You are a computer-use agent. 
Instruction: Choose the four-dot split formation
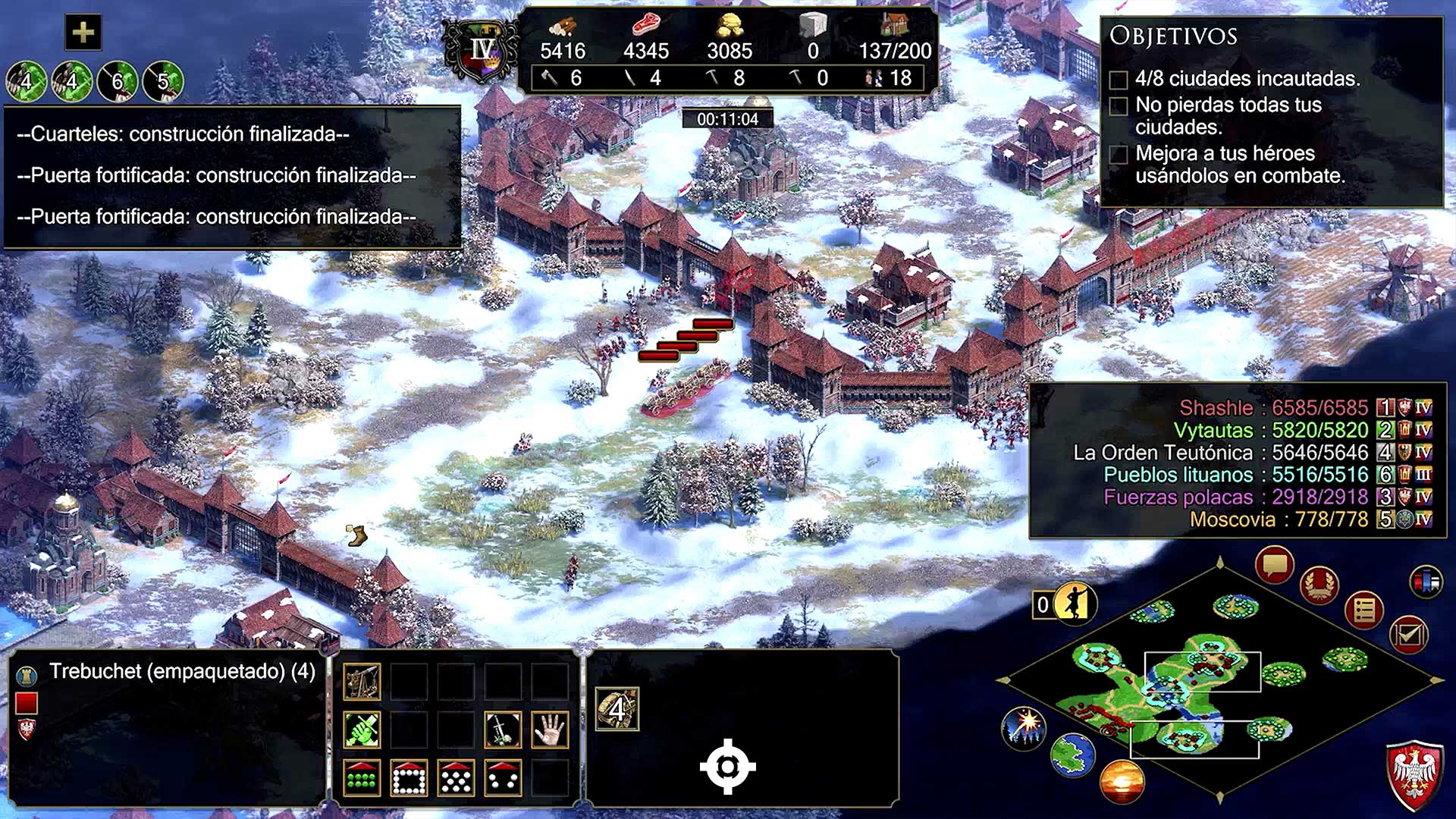[x=503, y=778]
